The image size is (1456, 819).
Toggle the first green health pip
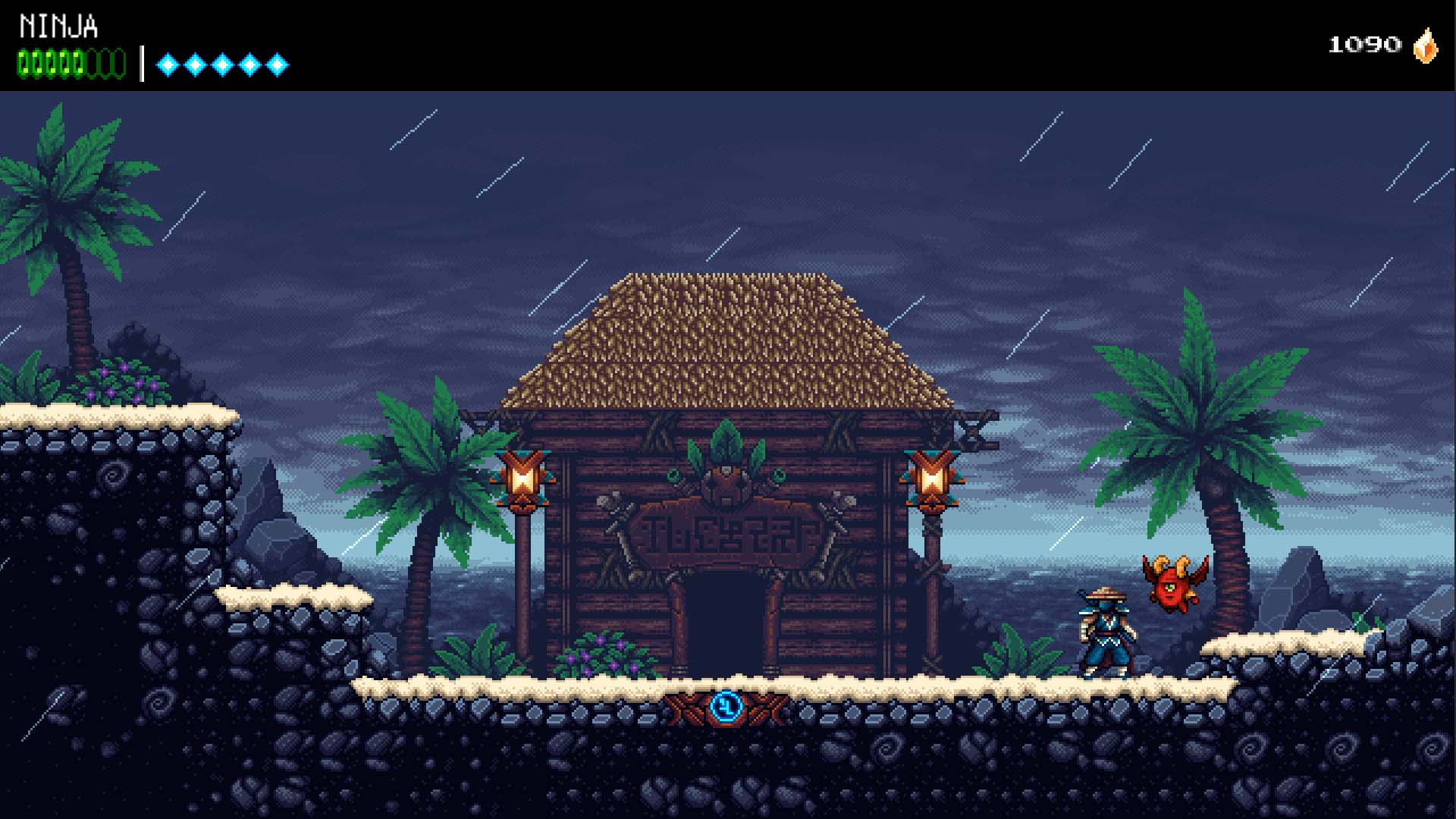pos(24,62)
